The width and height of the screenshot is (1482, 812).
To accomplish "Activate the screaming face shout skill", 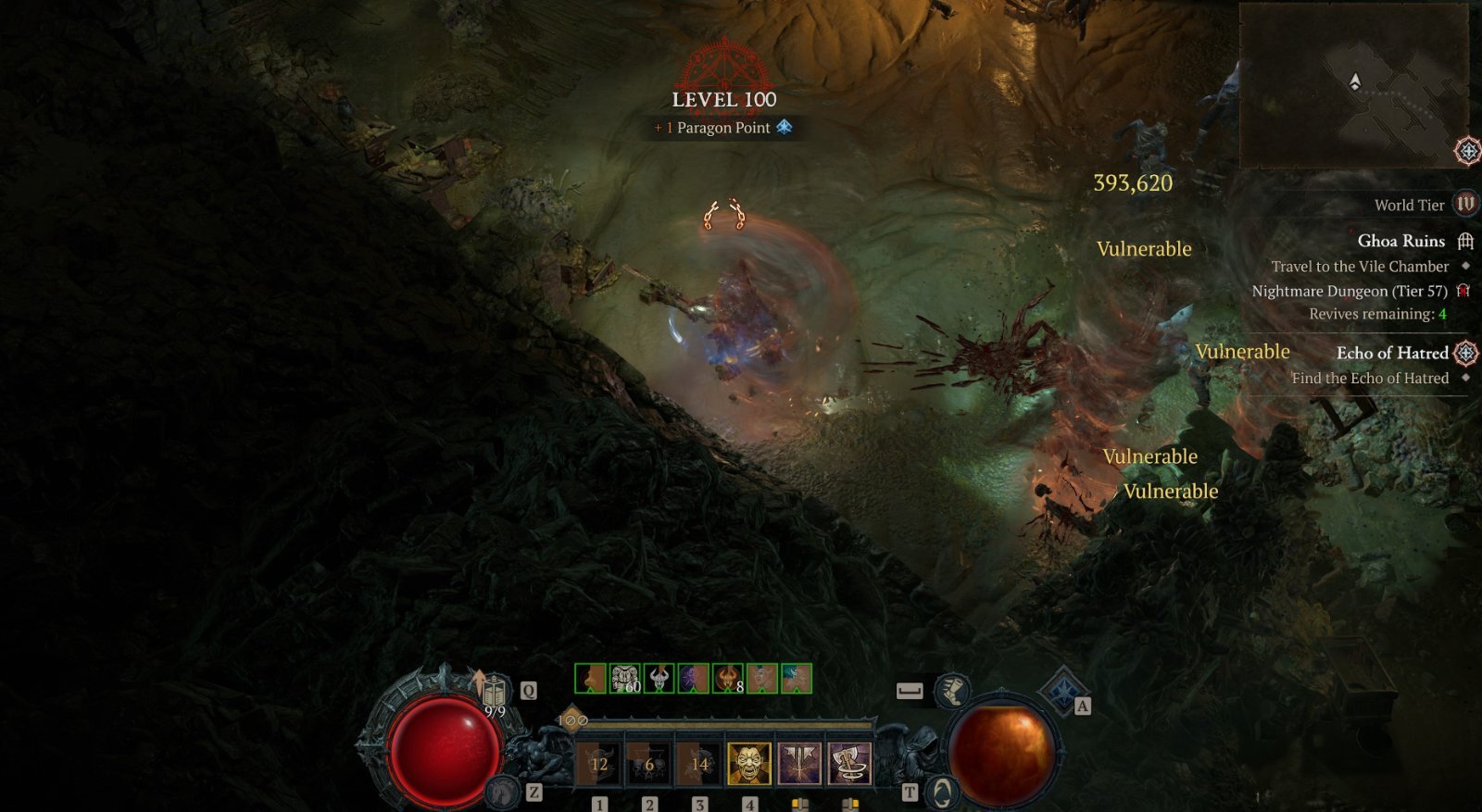I will pyautogui.click(x=749, y=764).
